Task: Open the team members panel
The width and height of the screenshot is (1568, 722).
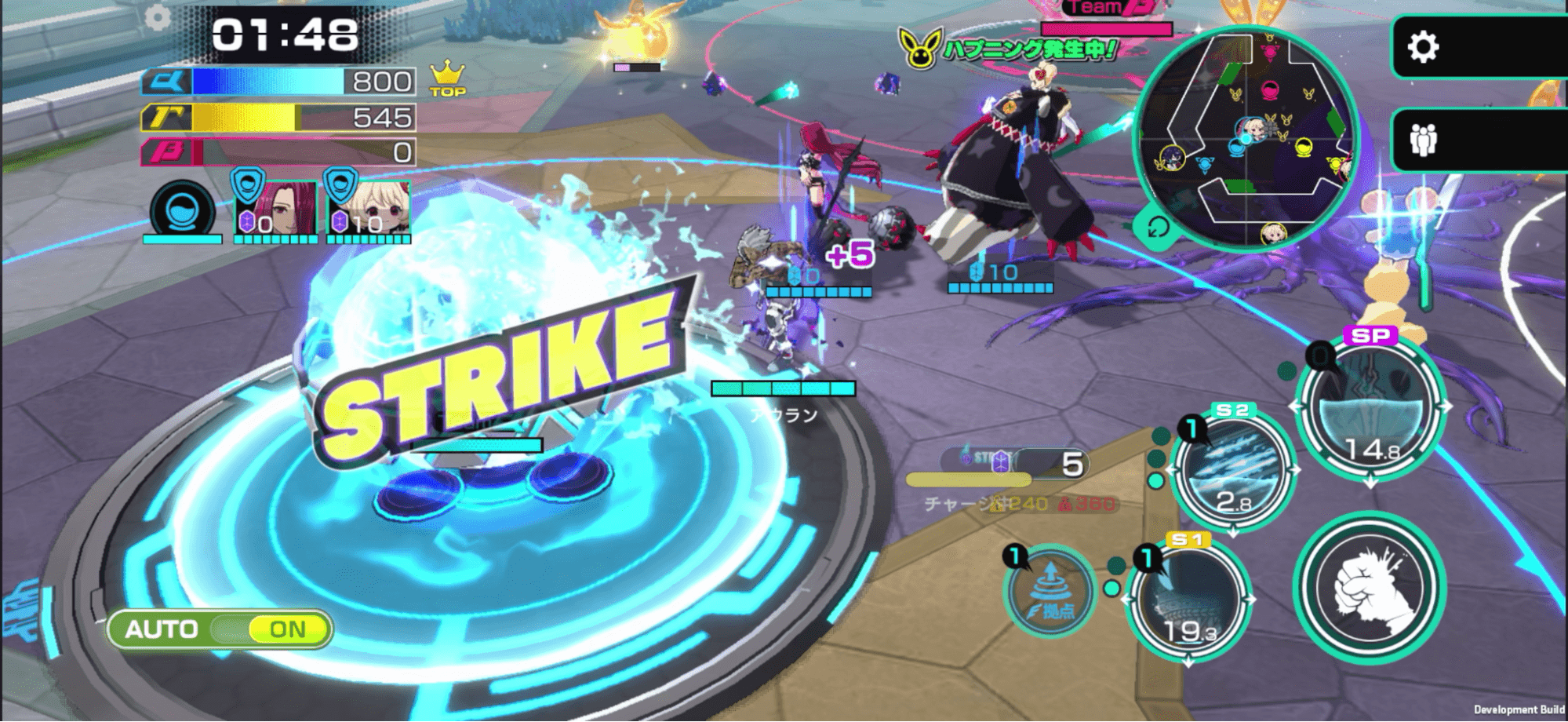Action: point(1424,141)
